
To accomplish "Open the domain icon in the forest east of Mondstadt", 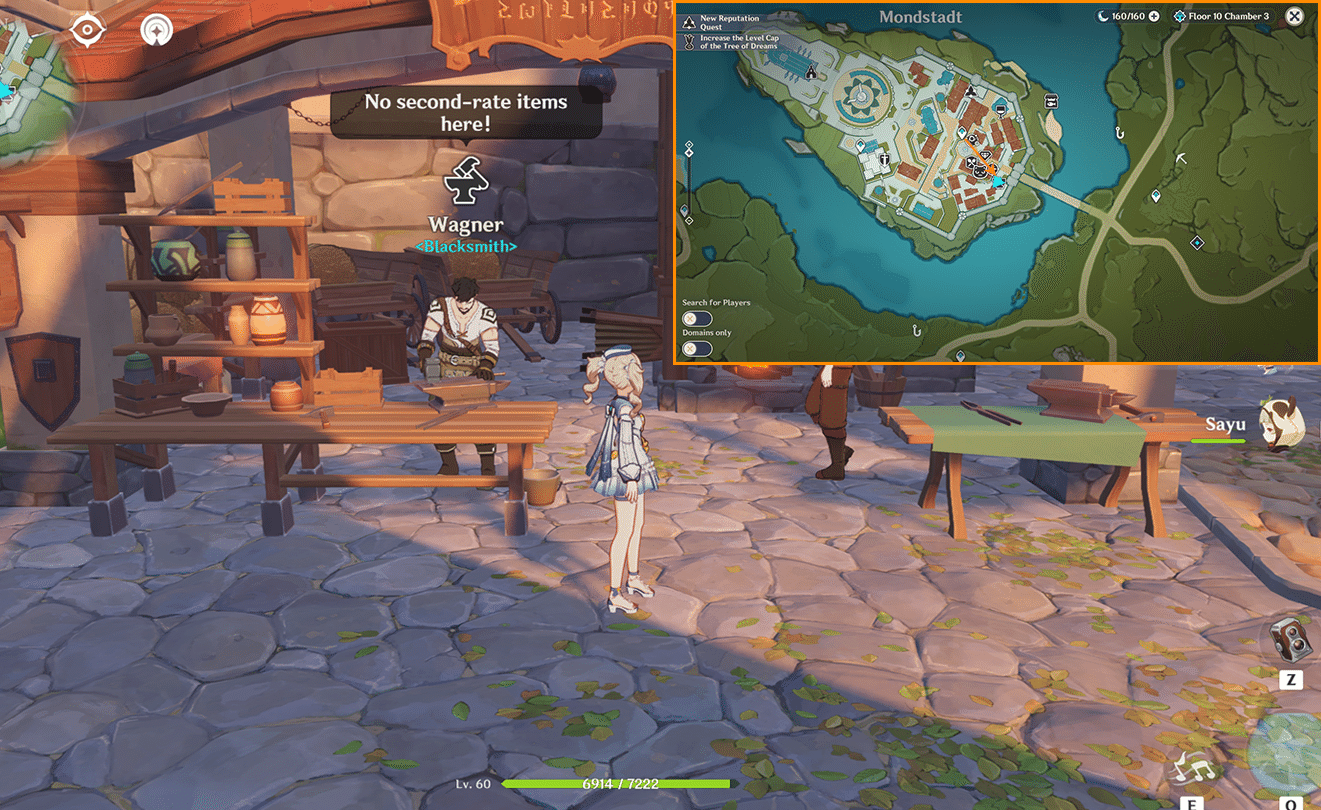I will pos(1197,243).
